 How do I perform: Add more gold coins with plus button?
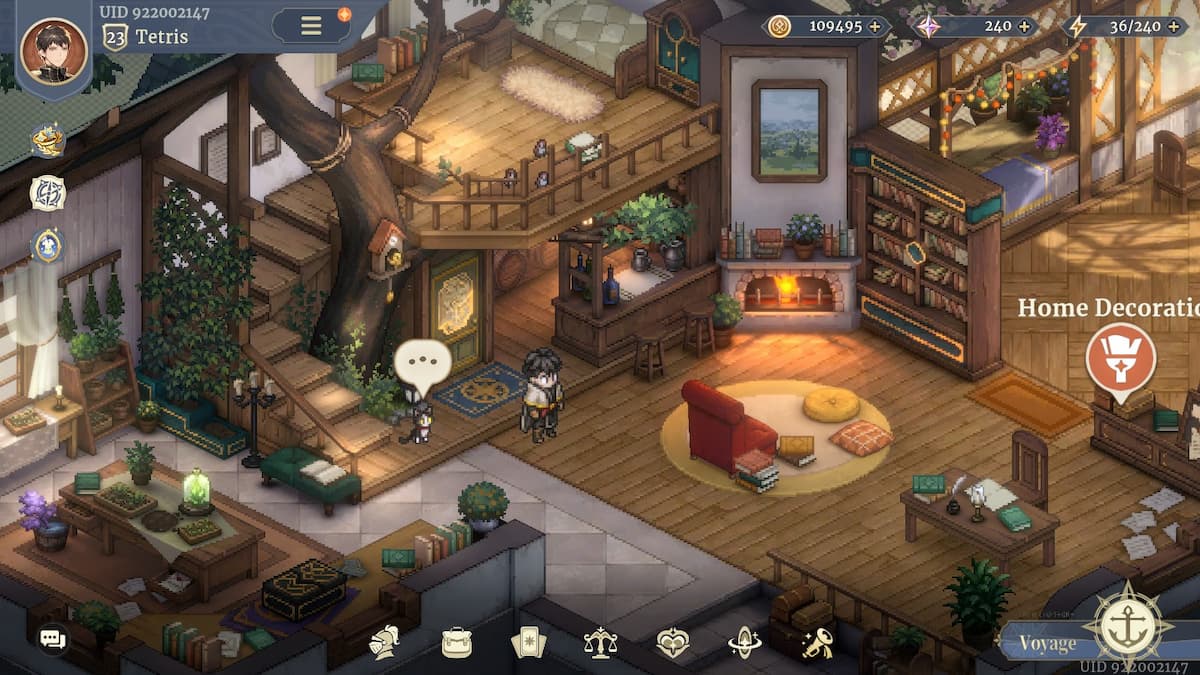click(875, 26)
